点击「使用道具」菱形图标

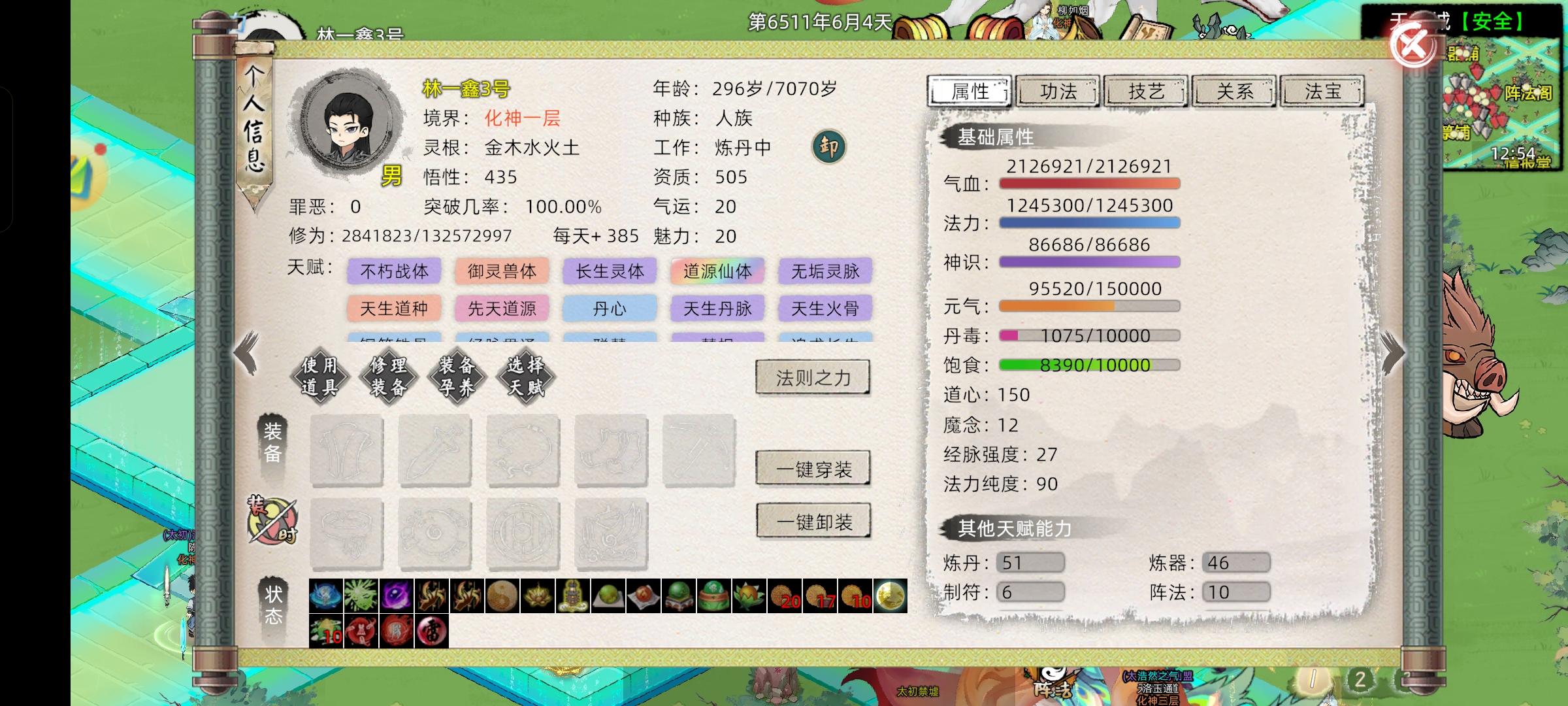(x=320, y=377)
